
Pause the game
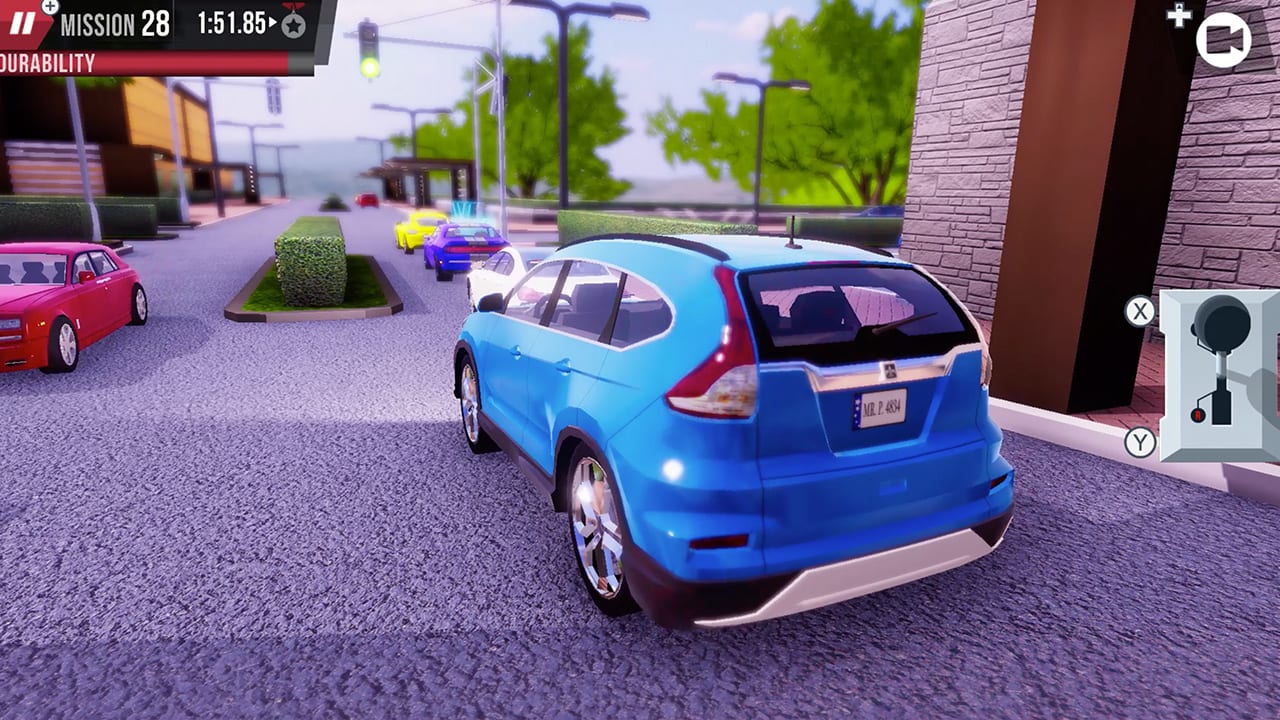(x=23, y=22)
